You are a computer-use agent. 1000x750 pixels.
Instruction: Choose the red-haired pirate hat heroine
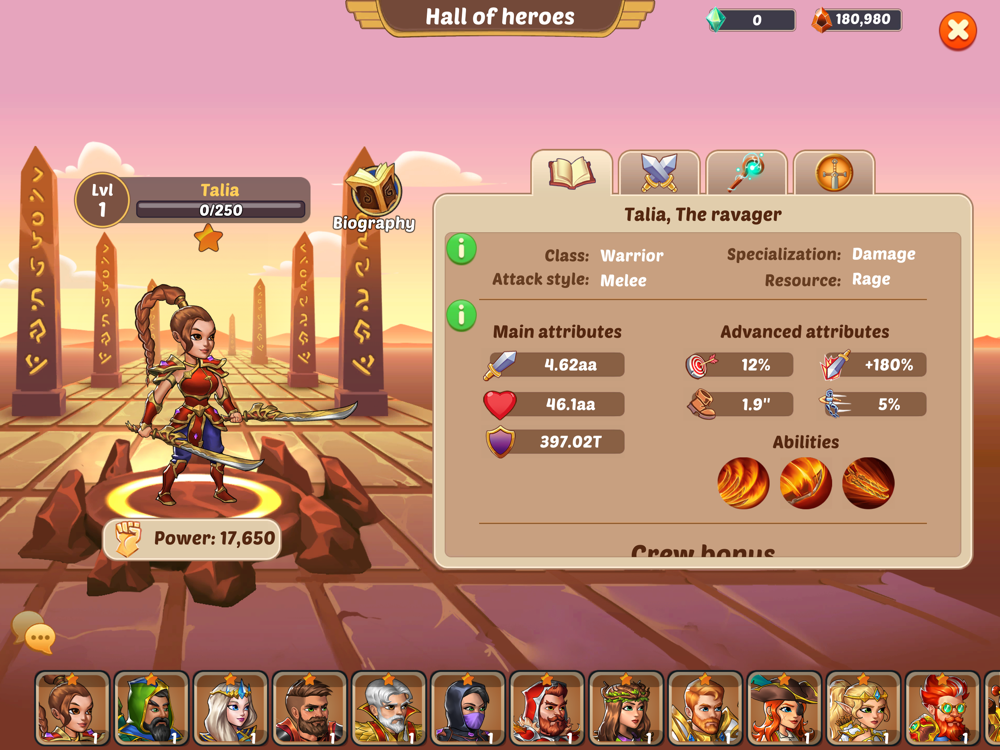[x=784, y=710]
